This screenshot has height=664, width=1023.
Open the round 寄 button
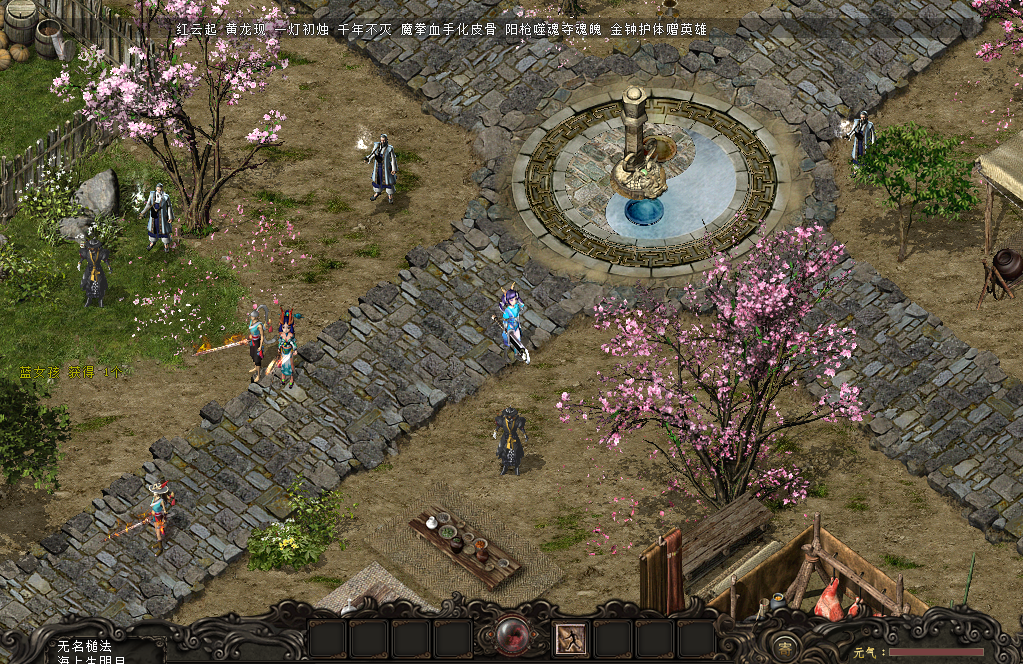[787, 642]
